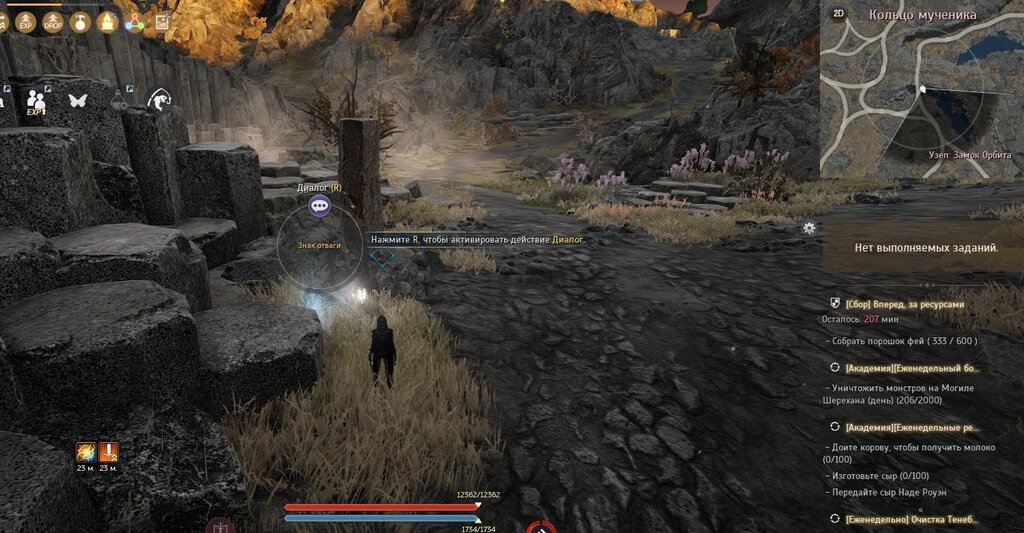Select the Вперед, за ресурсами quest entry
This screenshot has height=533, width=1024.
pos(905,303)
